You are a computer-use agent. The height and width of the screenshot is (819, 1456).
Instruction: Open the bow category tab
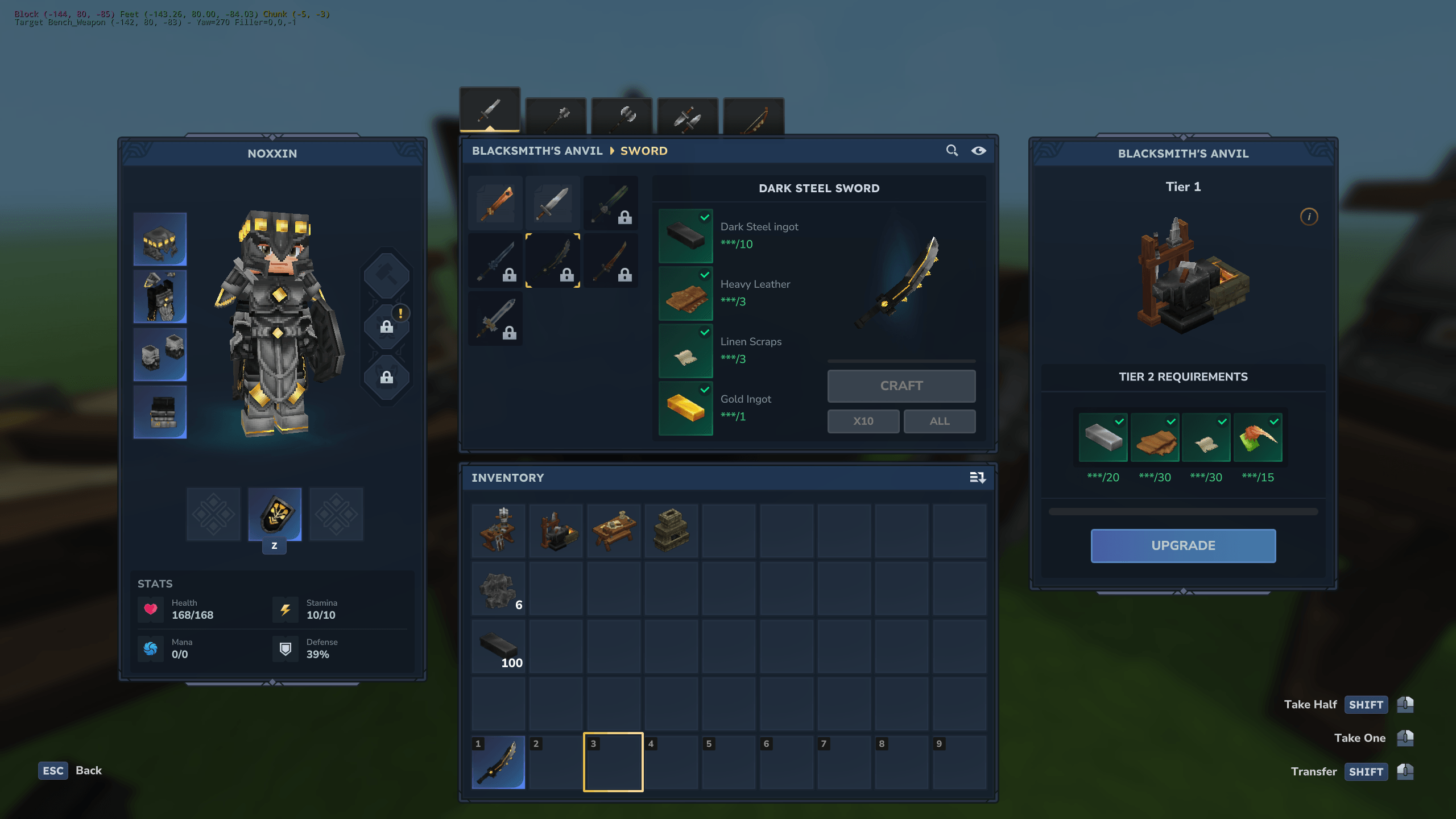coord(754,117)
